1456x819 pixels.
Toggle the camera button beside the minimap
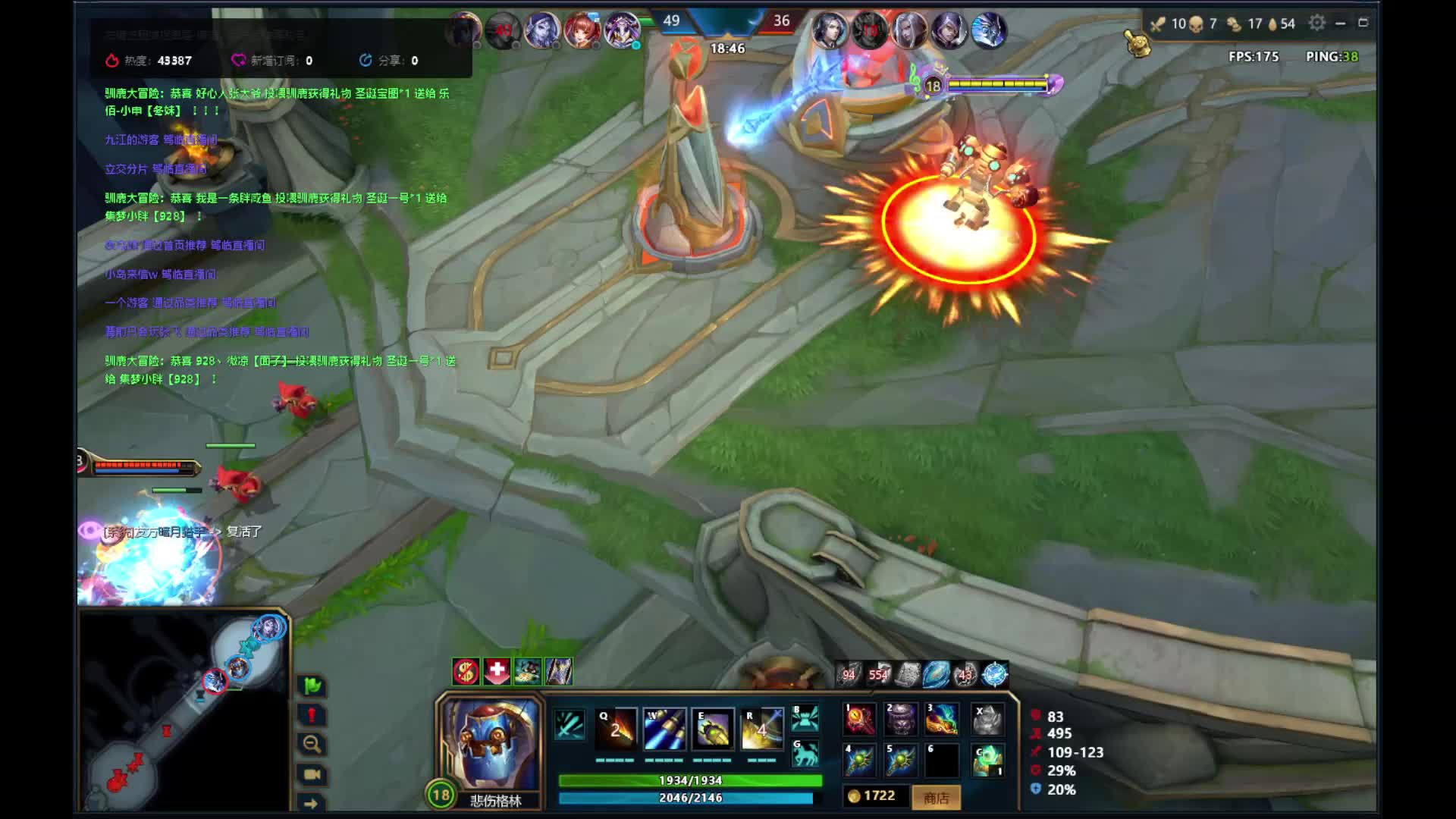pyautogui.click(x=312, y=774)
